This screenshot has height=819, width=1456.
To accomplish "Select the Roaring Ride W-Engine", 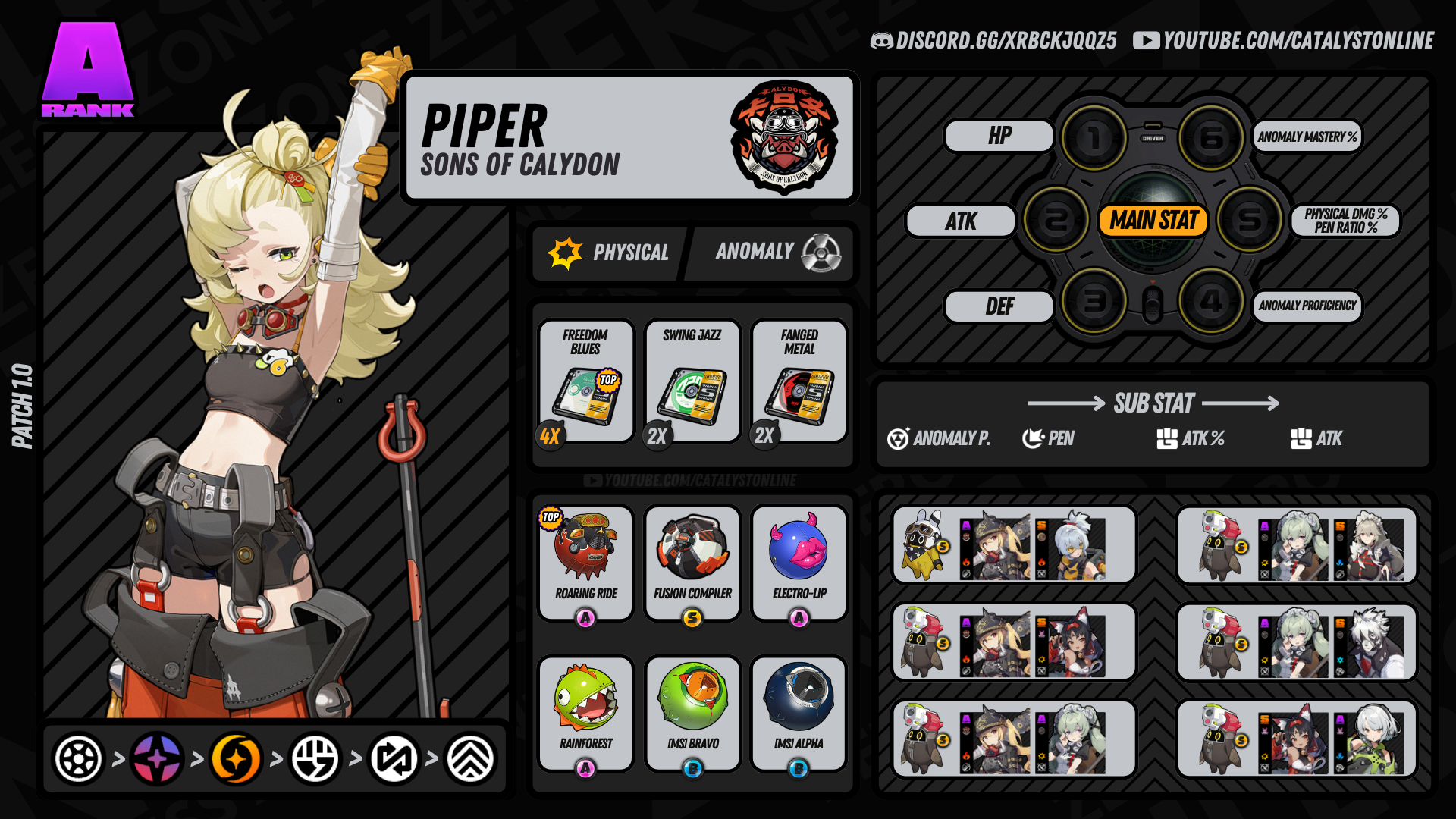I will [585, 563].
